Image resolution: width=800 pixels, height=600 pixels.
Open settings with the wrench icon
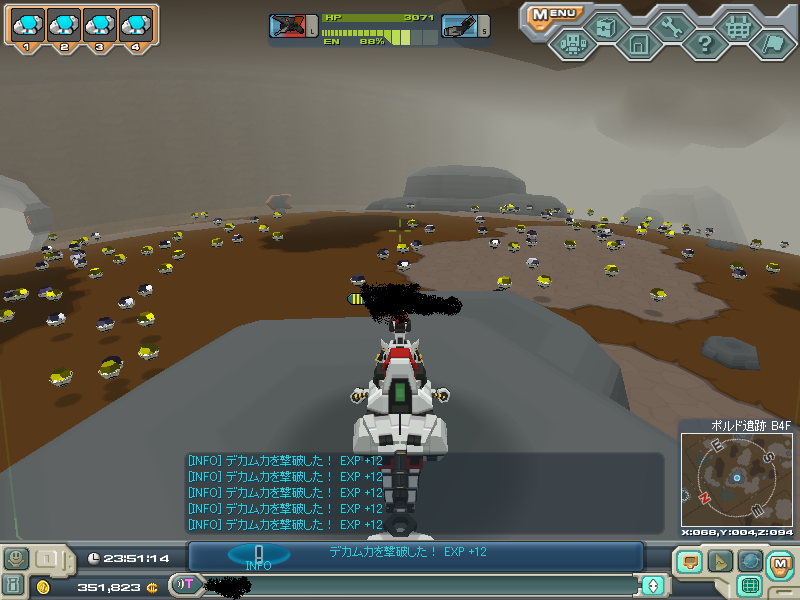[672, 27]
